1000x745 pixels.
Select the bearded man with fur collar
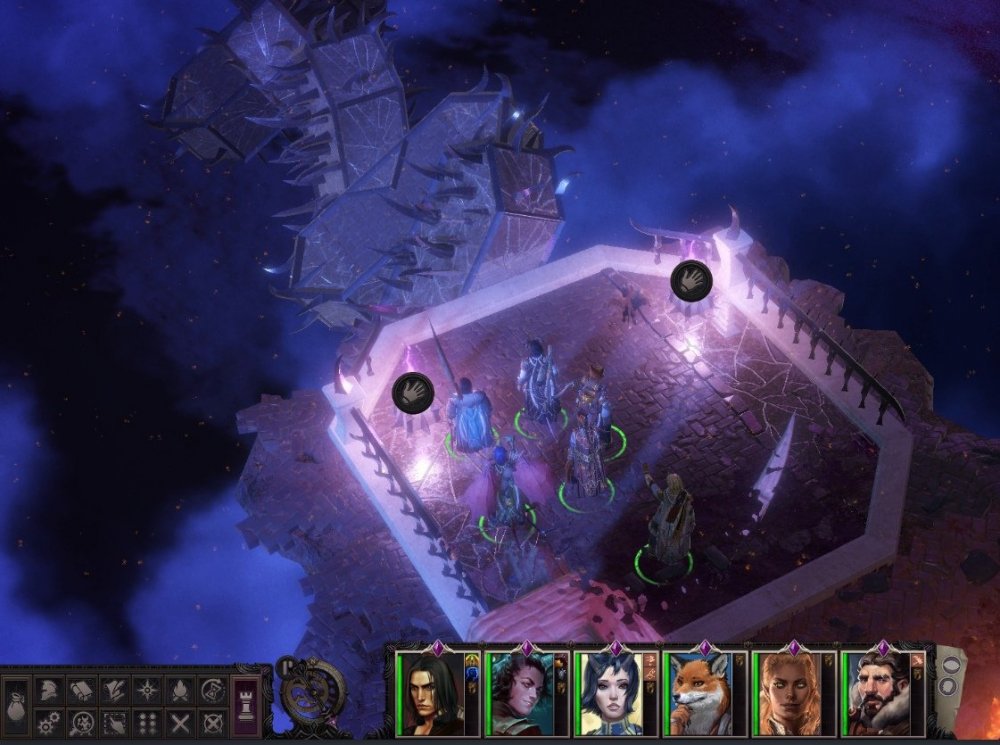[x=884, y=693]
